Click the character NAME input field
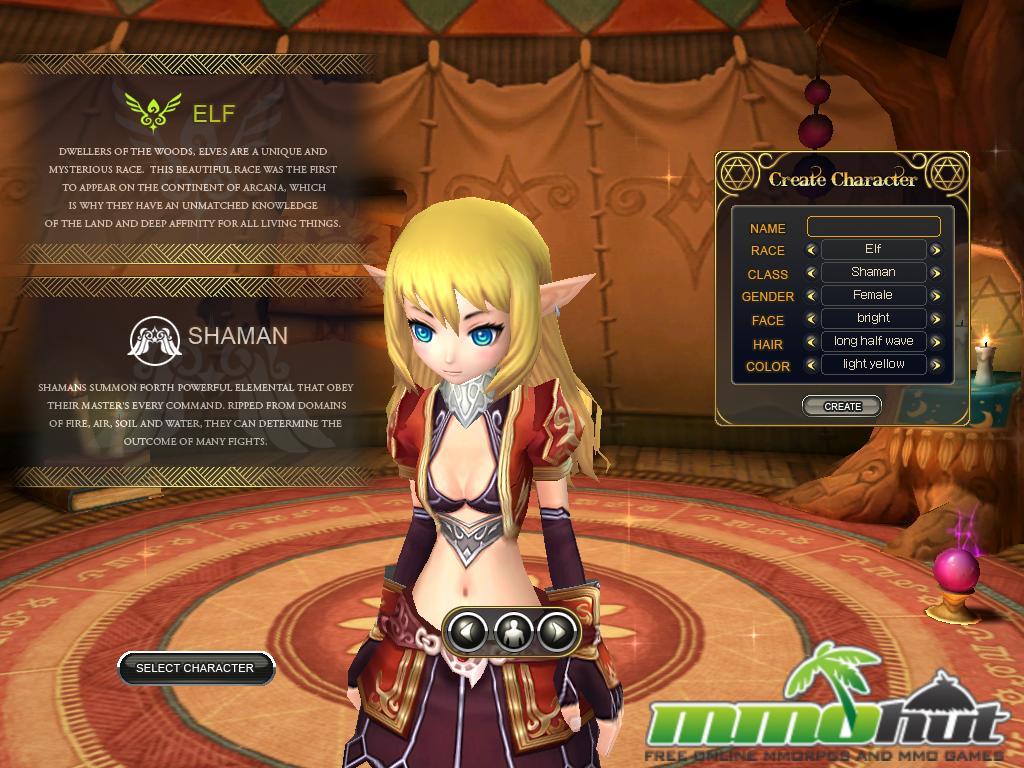The width and height of the screenshot is (1024, 768). tap(873, 227)
